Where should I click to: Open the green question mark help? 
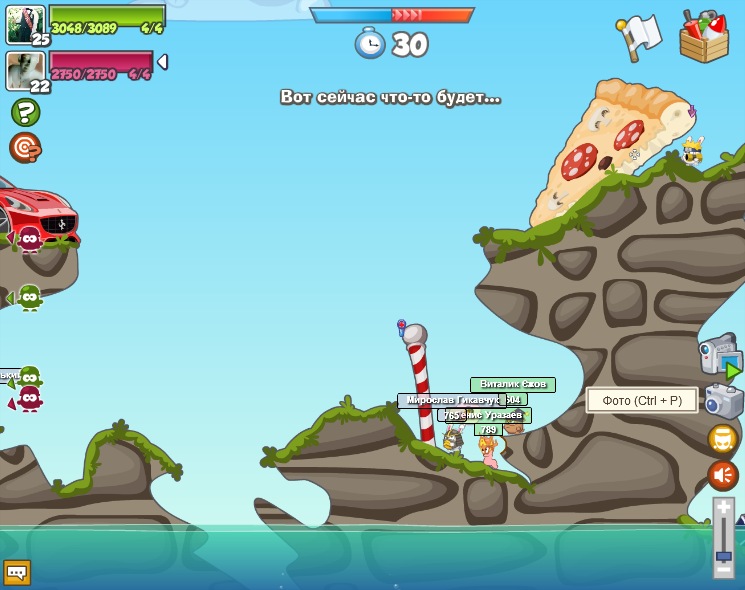pos(25,112)
